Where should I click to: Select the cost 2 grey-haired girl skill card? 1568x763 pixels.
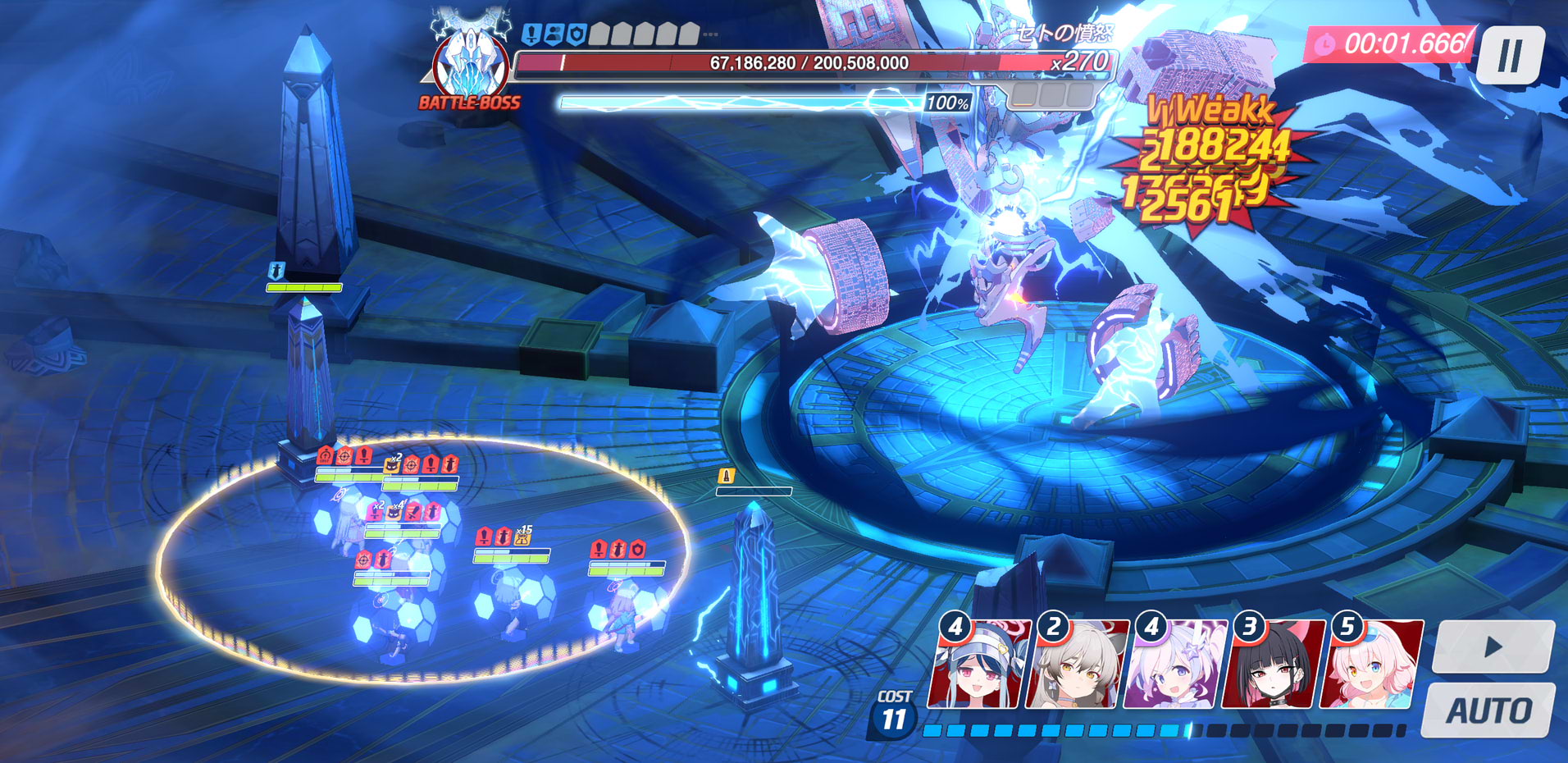pos(1076,666)
